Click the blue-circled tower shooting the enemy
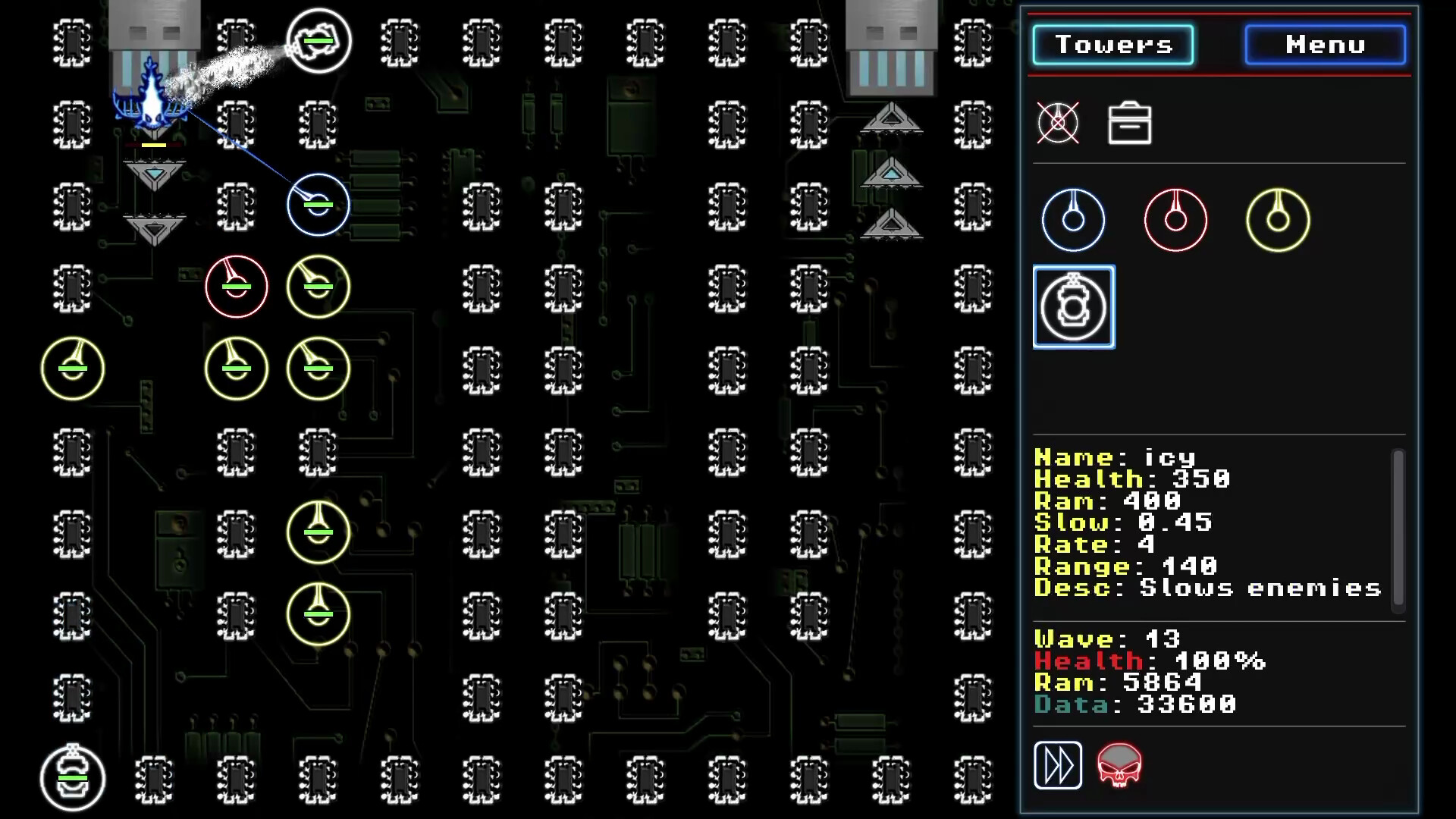 318,204
